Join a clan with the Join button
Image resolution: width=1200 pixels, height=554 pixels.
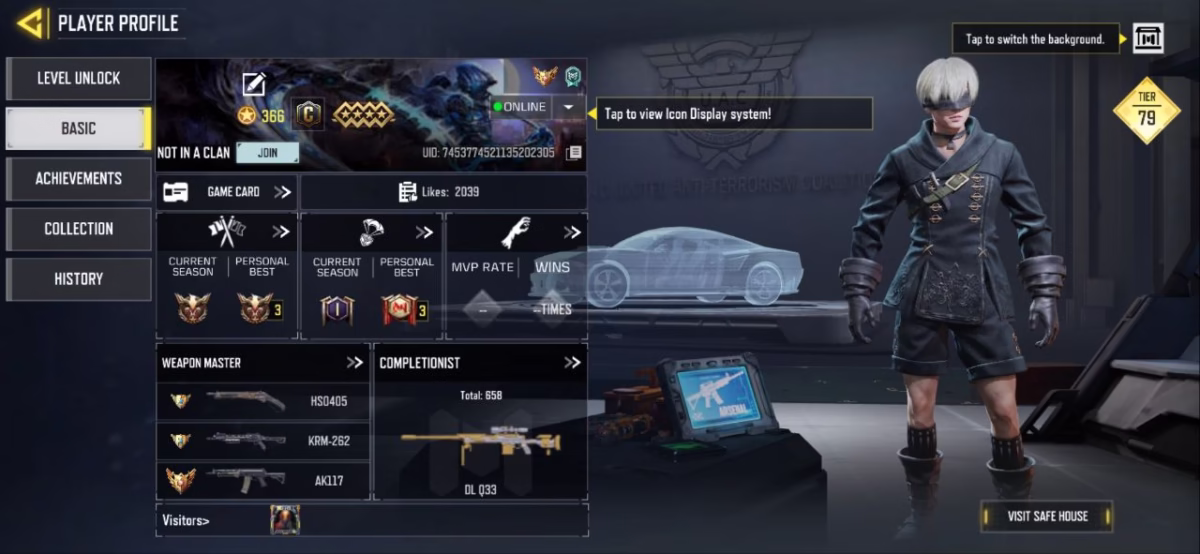tap(268, 153)
